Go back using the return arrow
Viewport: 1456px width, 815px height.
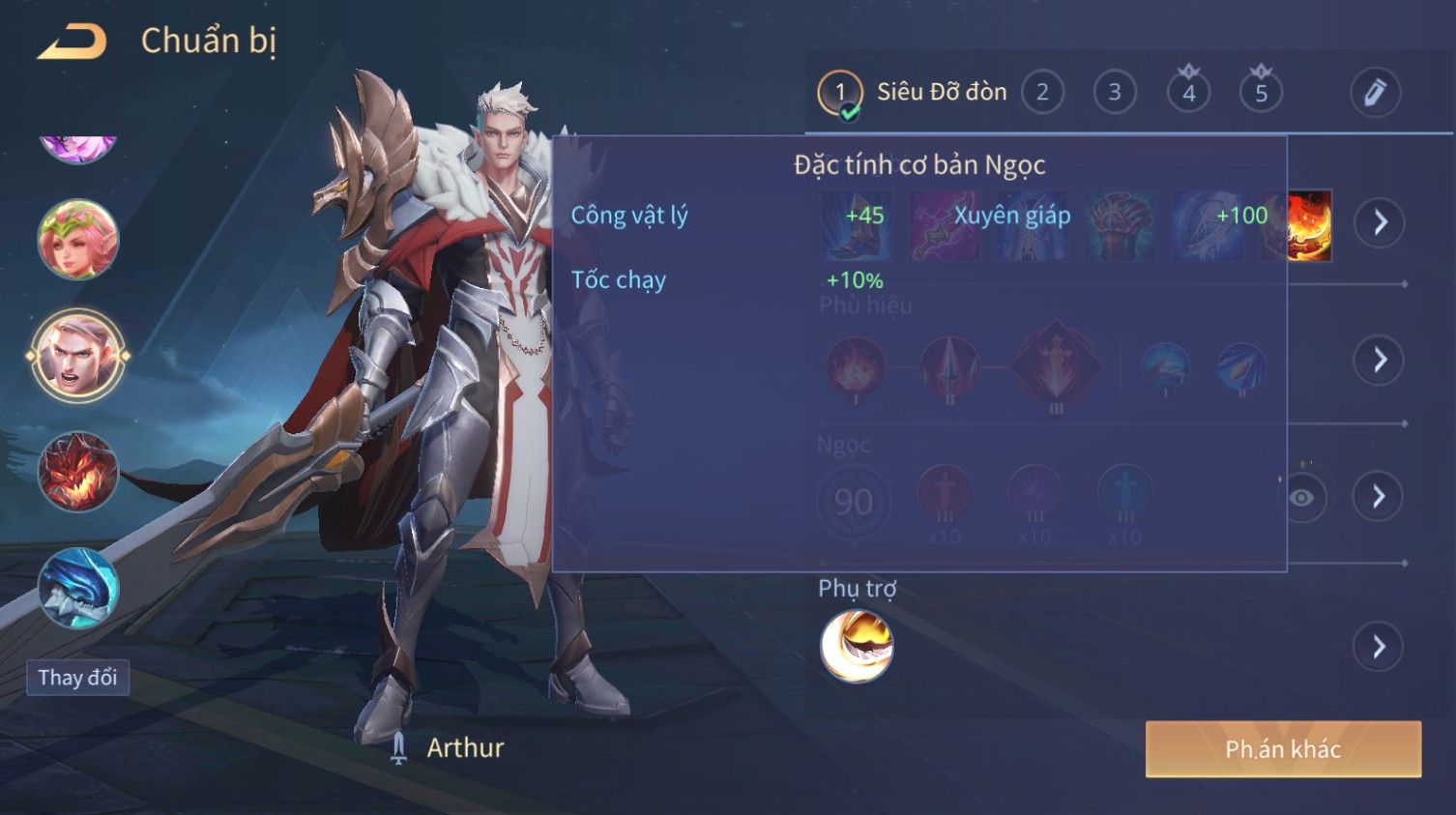(x=72, y=42)
